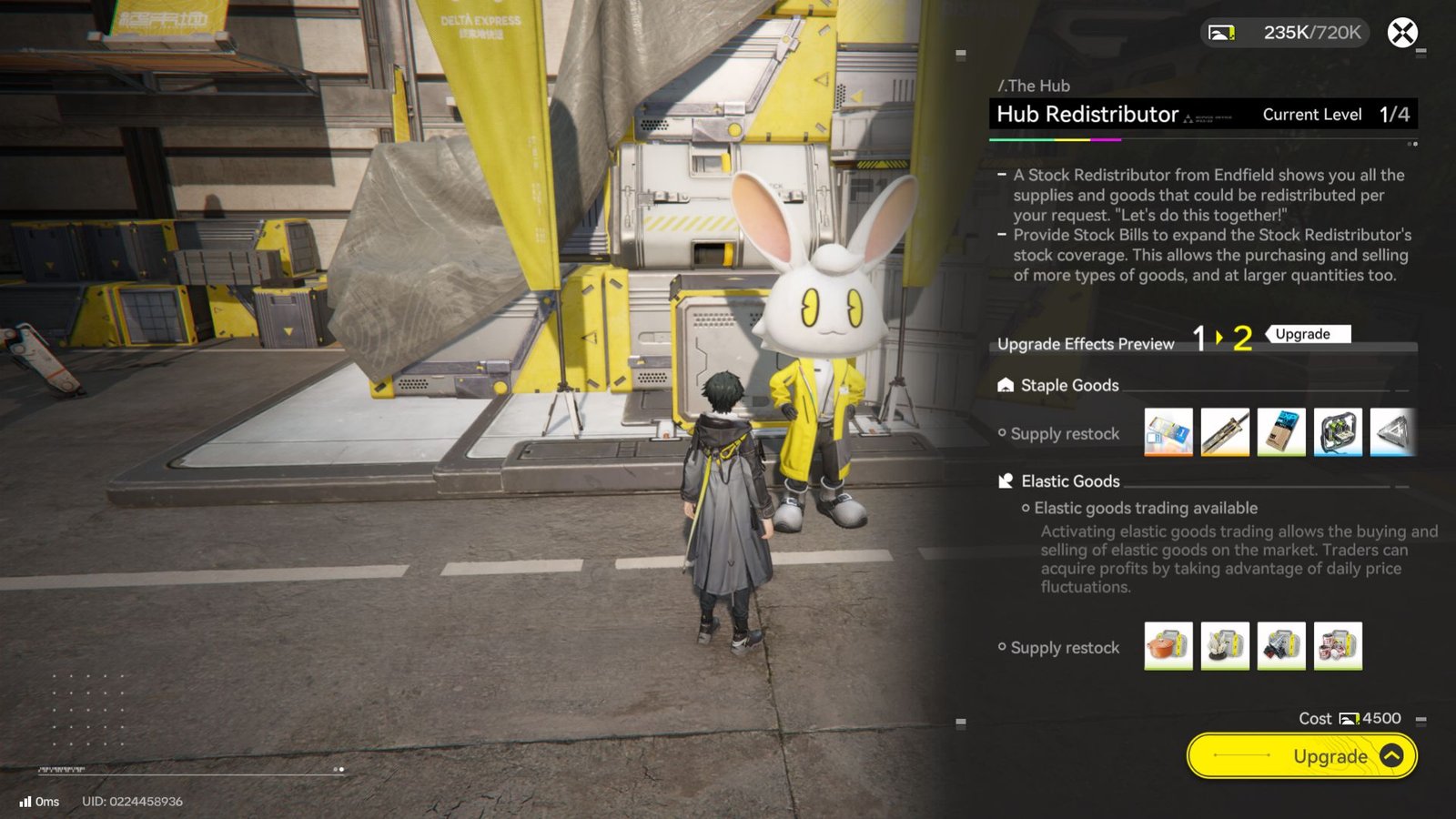The height and width of the screenshot is (819, 1456).
Task: Select the orange cooking pot goods
Action: coord(1168,646)
